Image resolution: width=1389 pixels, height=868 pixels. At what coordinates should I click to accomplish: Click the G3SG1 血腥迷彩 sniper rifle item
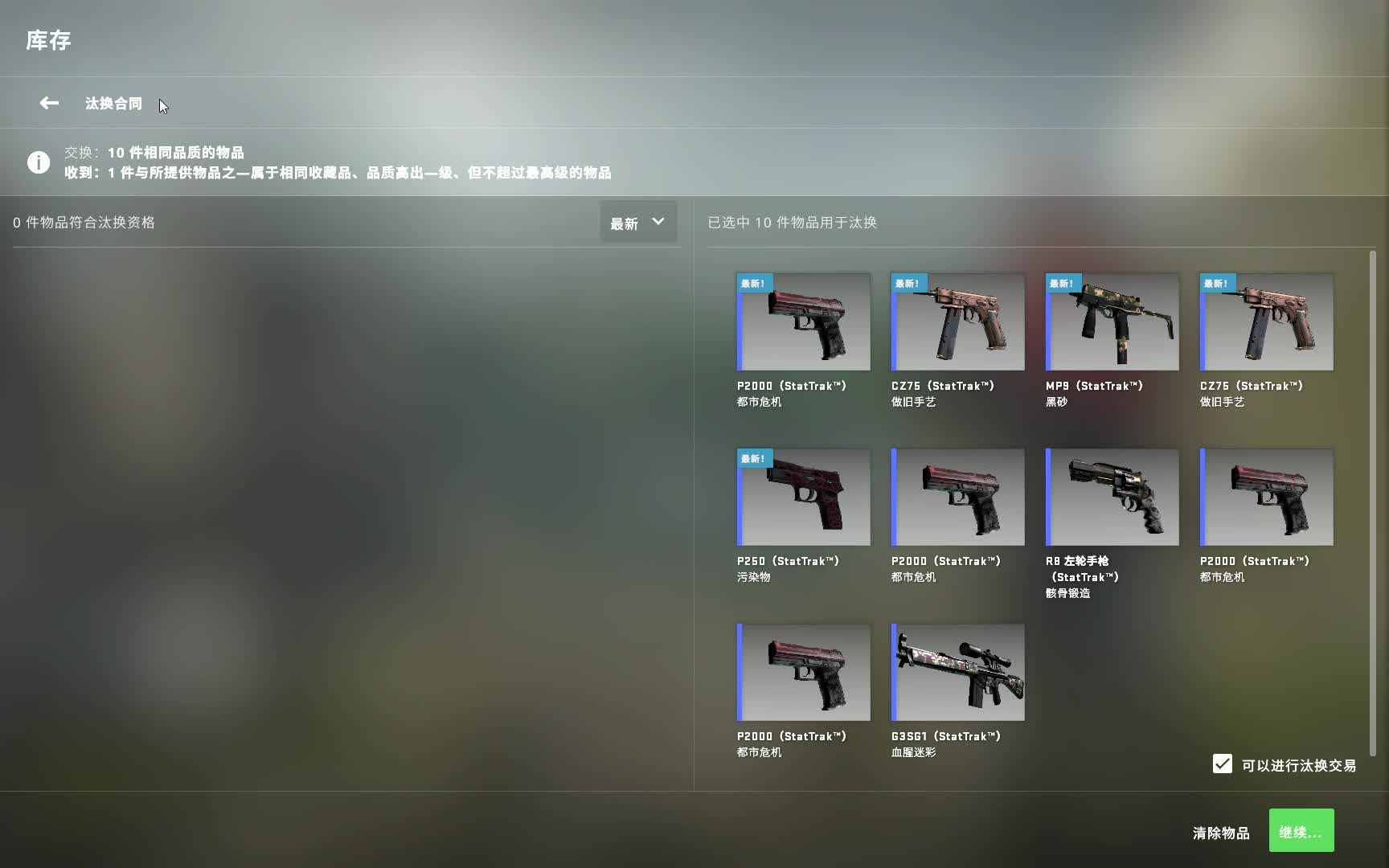point(957,672)
